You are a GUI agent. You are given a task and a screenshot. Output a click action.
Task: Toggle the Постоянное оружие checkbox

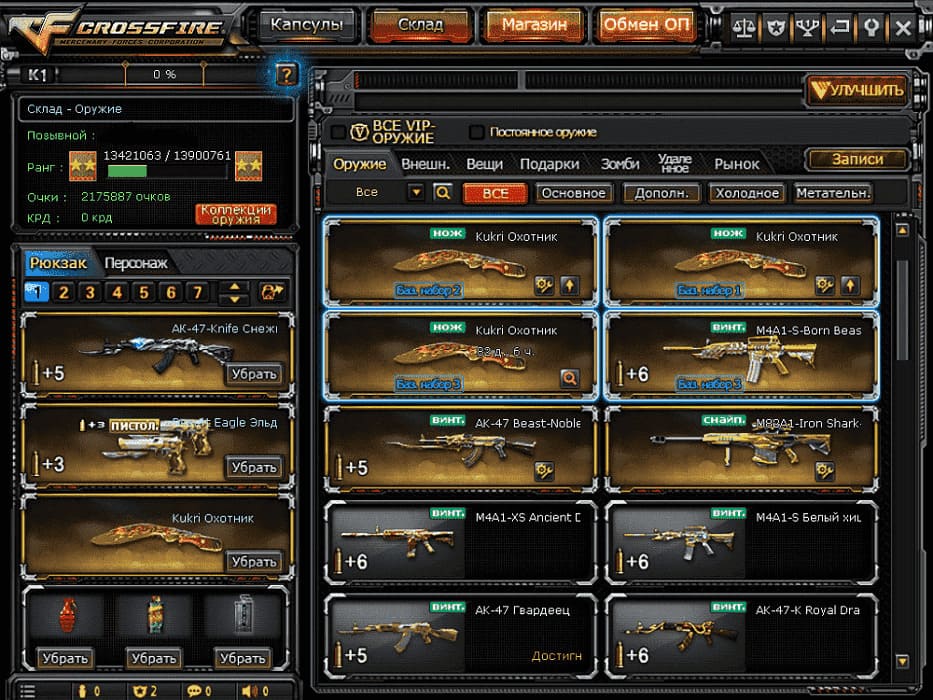[x=477, y=132]
